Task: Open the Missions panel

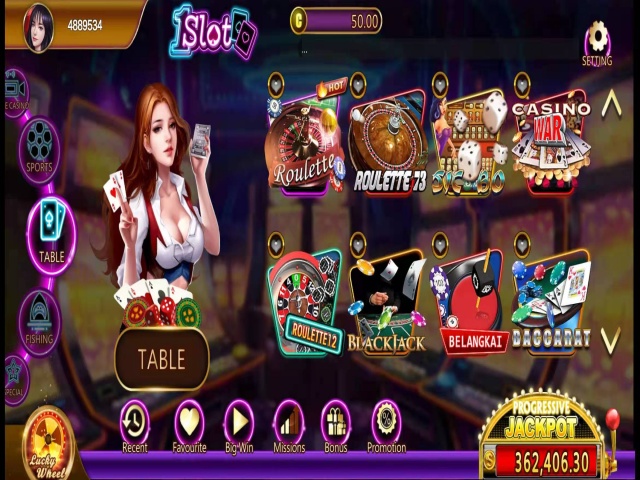Action: pyautogui.click(x=289, y=424)
